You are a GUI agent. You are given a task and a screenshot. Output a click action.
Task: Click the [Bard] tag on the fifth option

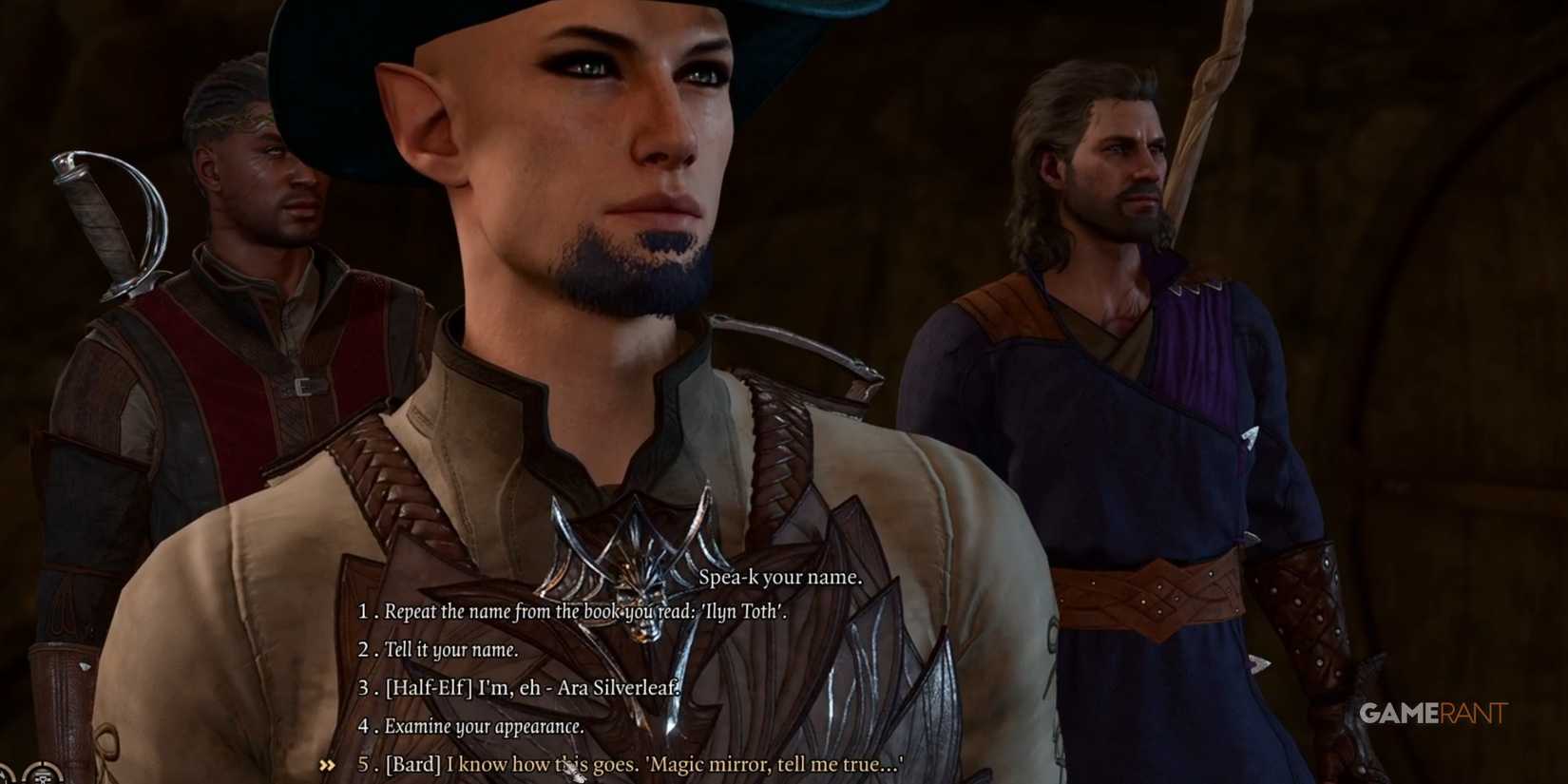point(412,764)
